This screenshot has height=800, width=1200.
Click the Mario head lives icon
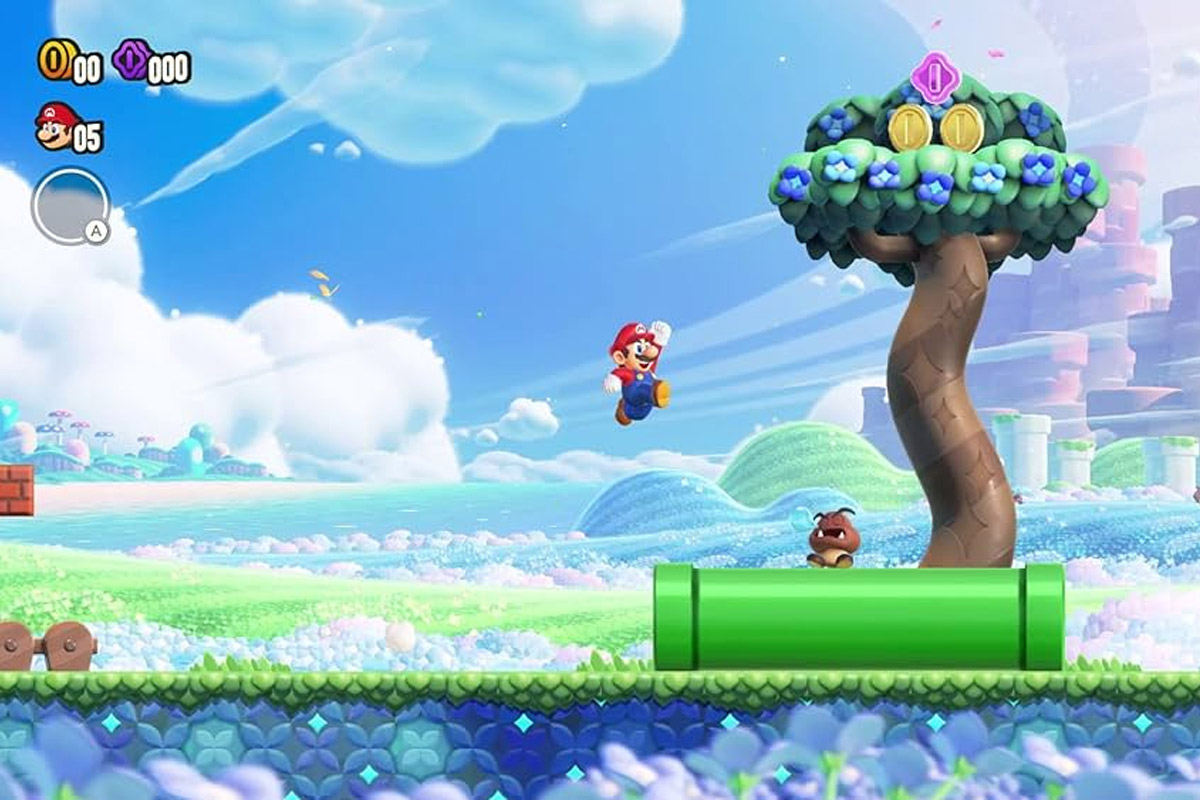(x=56, y=125)
